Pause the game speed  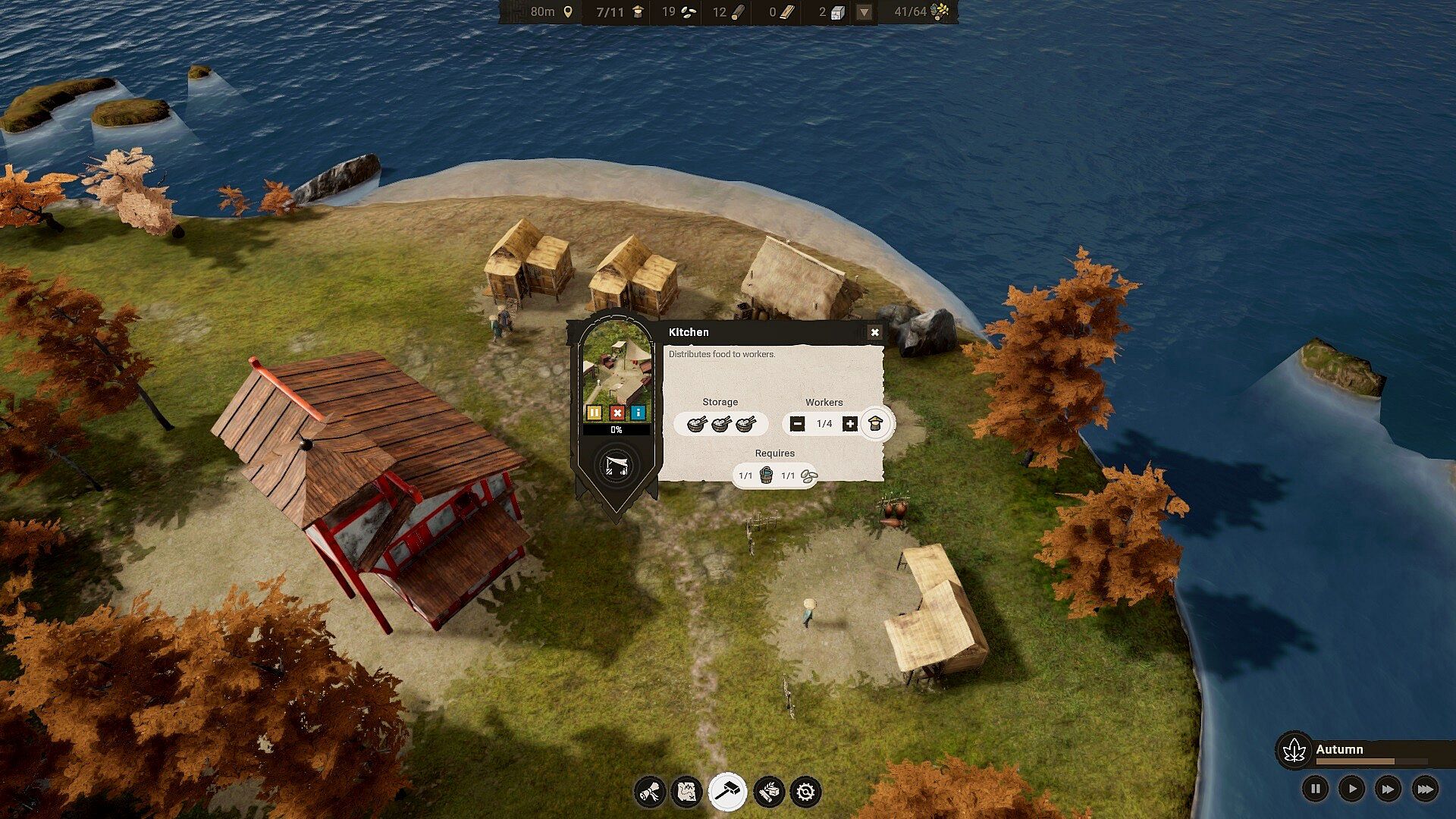[1316, 789]
